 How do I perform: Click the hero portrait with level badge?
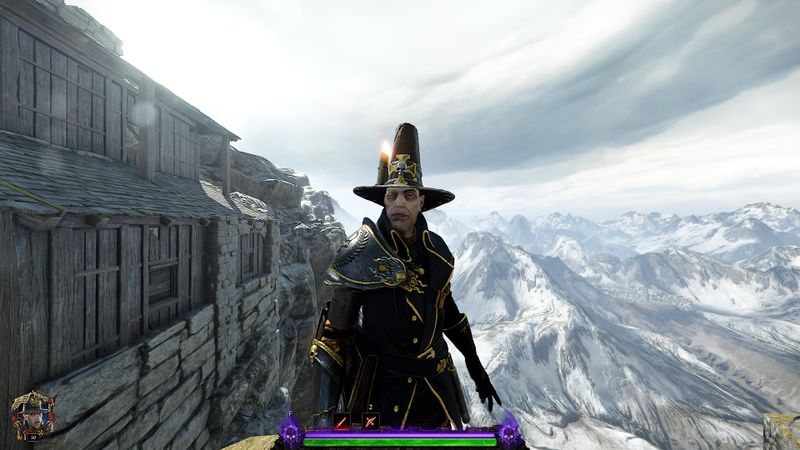(x=31, y=414)
